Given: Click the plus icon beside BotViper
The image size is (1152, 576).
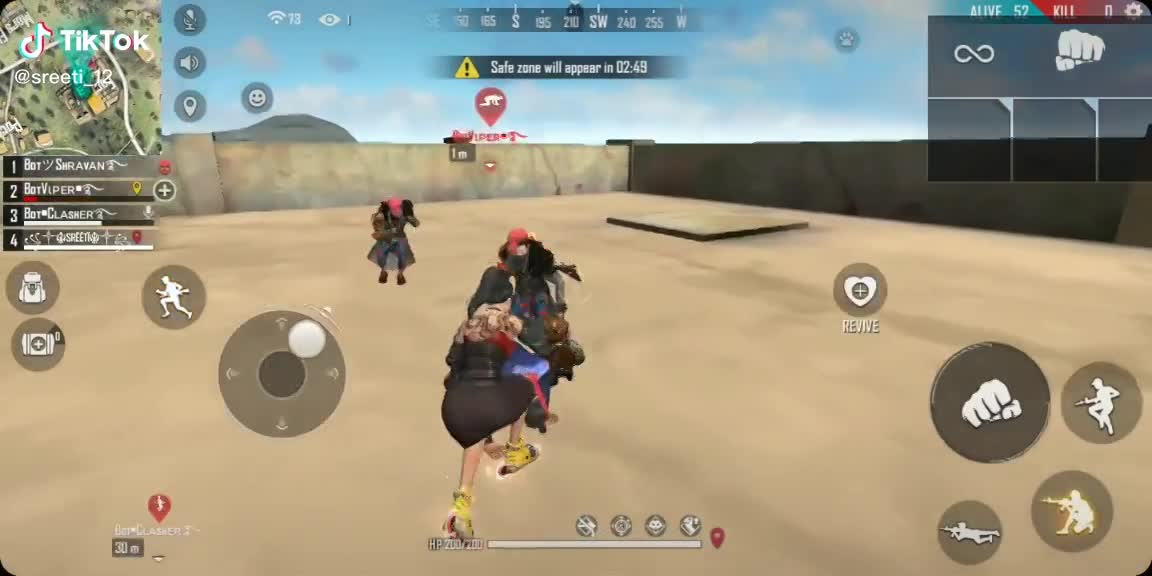Looking at the screenshot, I should pyautogui.click(x=164, y=190).
